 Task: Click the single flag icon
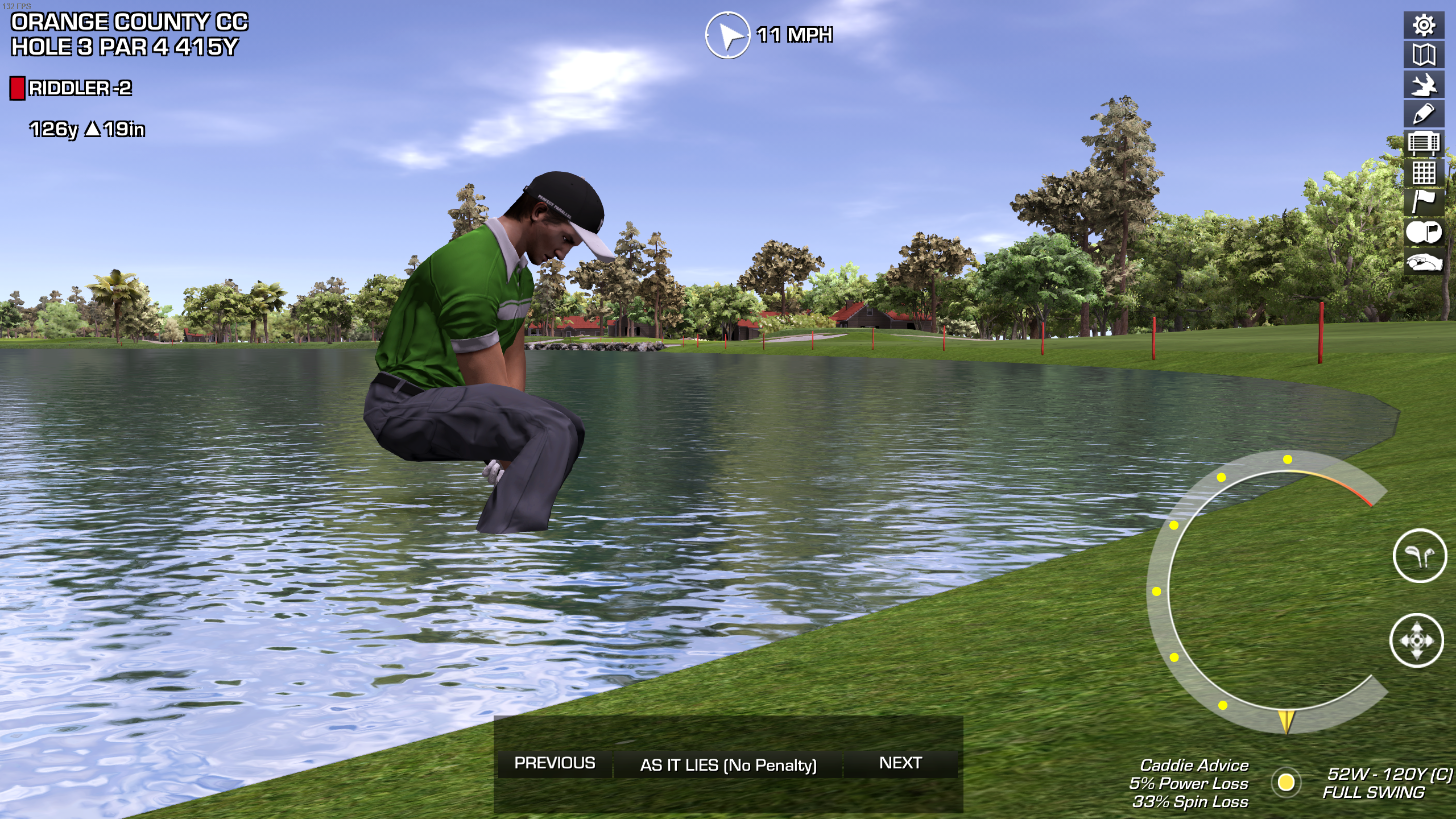(1424, 202)
